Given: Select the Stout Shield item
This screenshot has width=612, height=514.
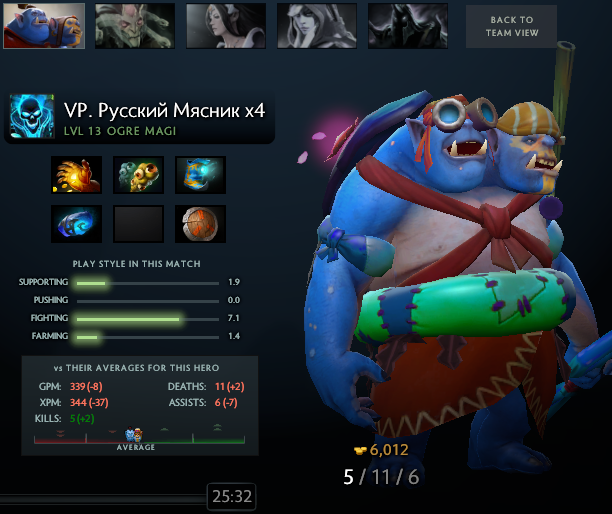Looking at the screenshot, I should (200, 224).
